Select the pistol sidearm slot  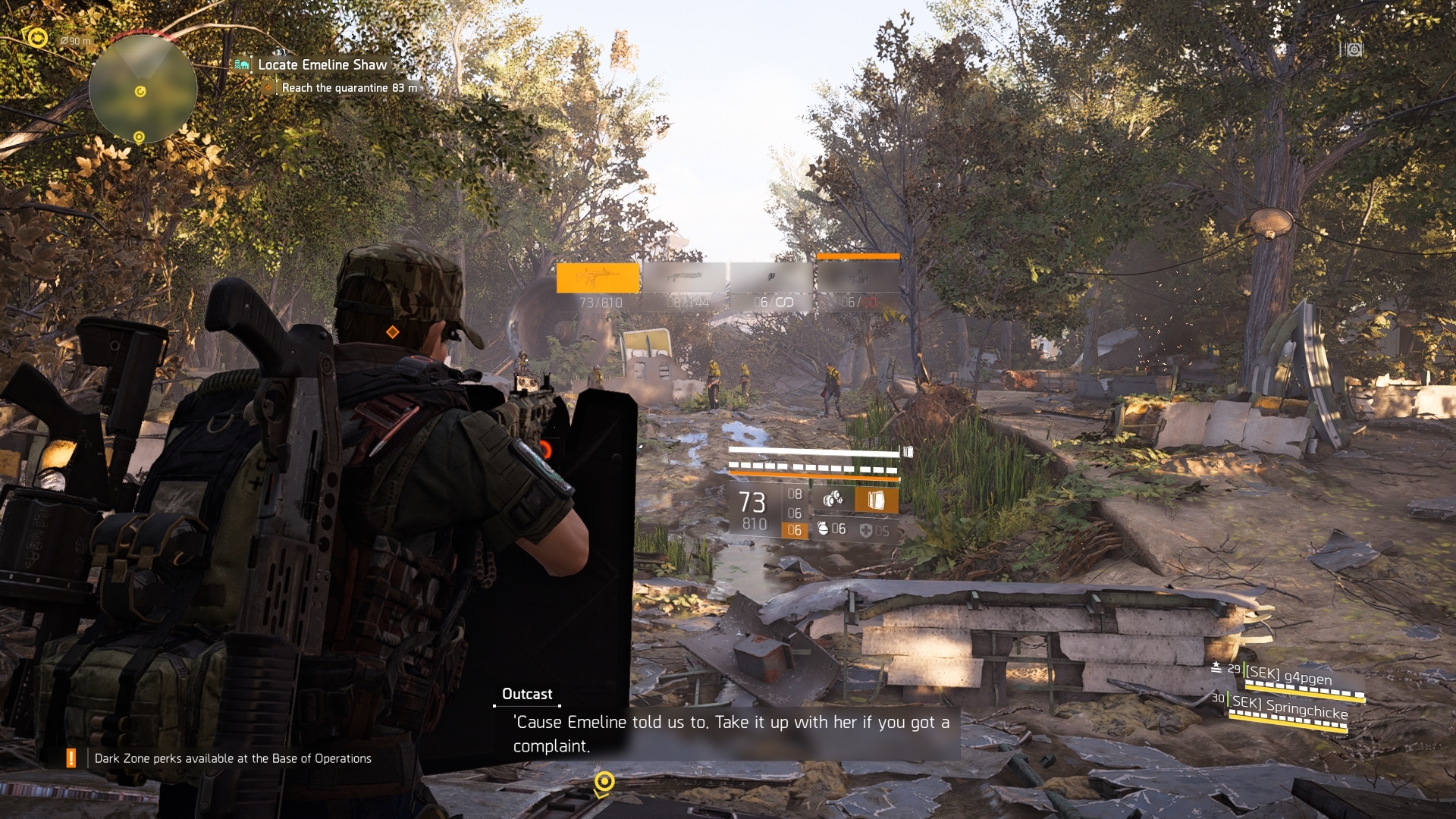point(772,278)
